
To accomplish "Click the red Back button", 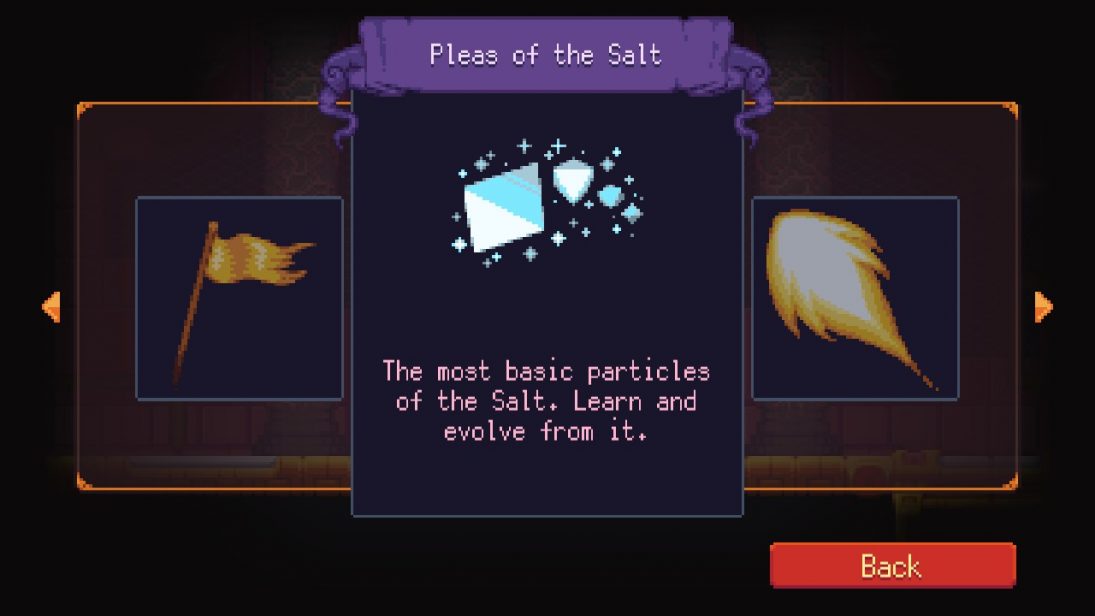I will (x=892, y=566).
